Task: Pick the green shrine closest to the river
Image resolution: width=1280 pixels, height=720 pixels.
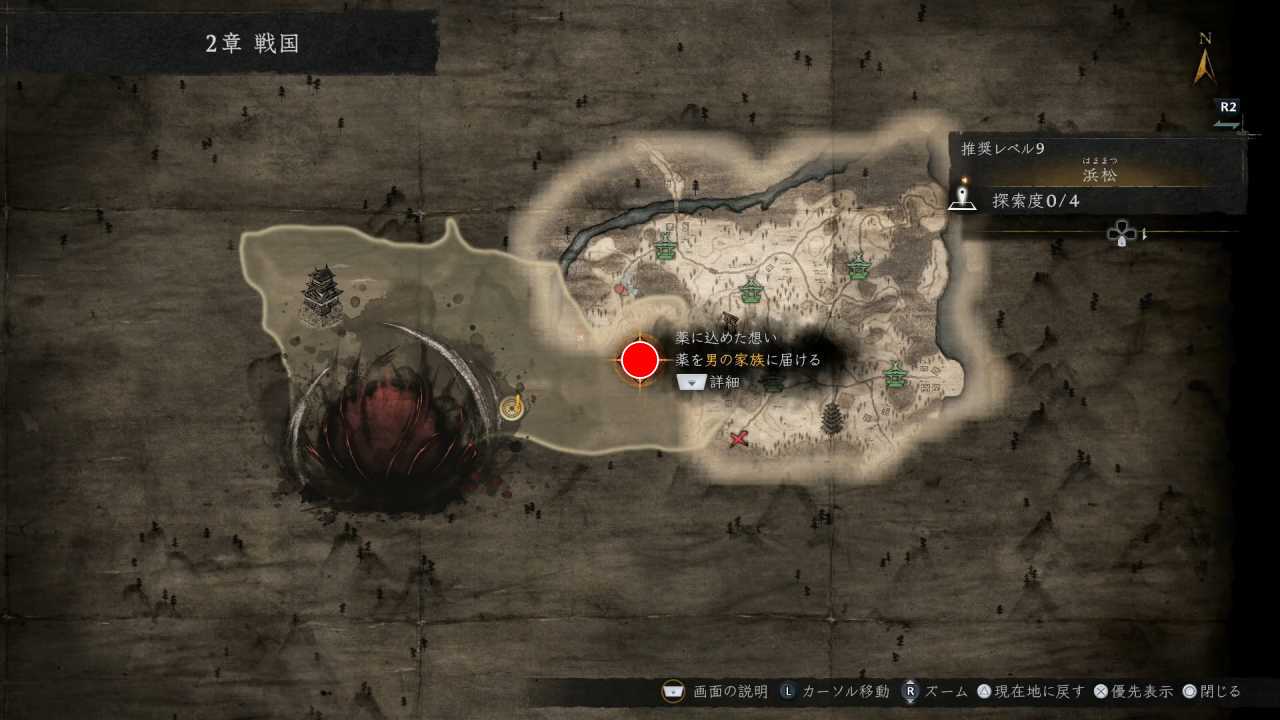Action: point(665,248)
